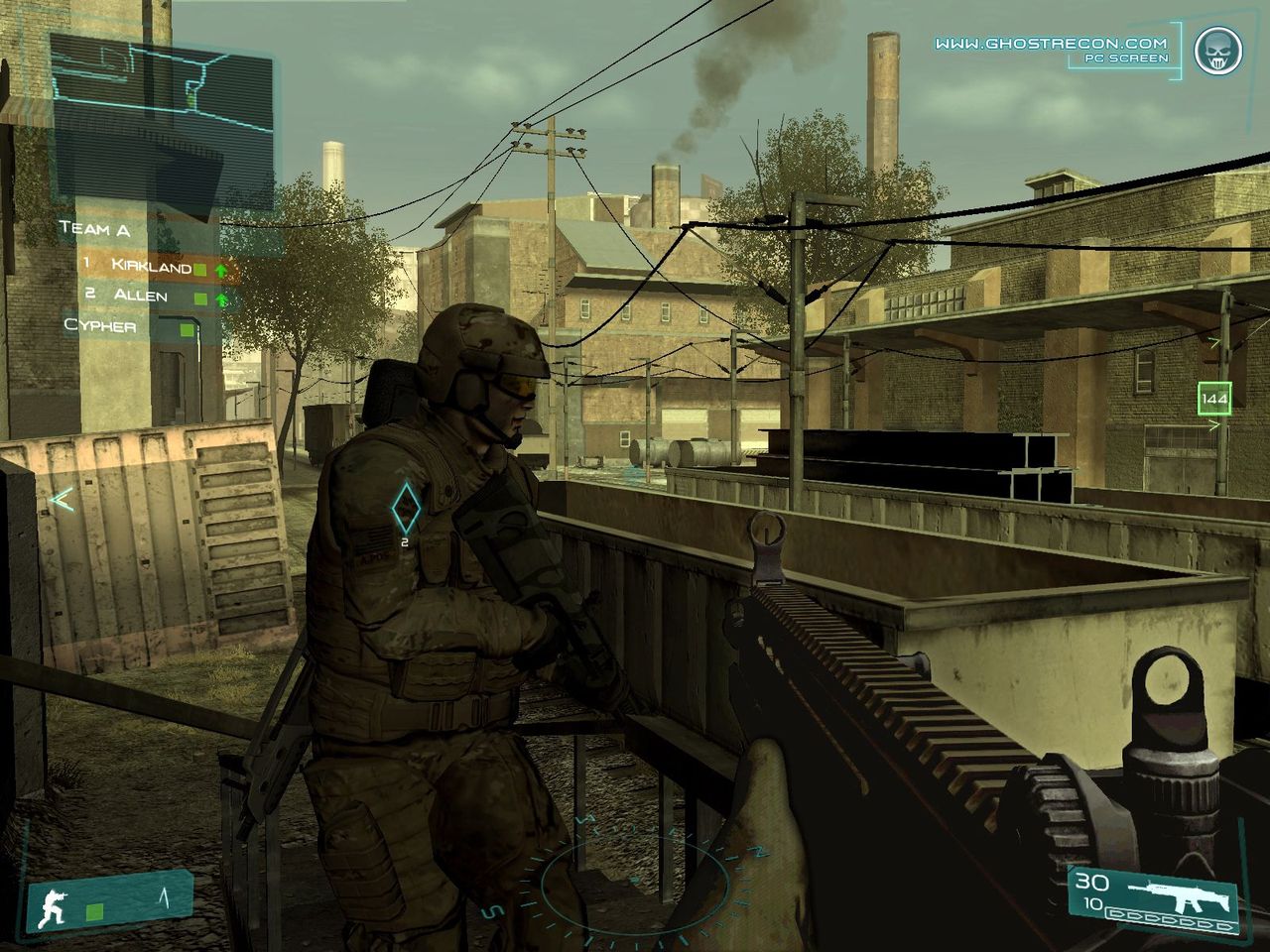Select the Team A roster header
The height and width of the screenshot is (952, 1270).
pos(95,229)
